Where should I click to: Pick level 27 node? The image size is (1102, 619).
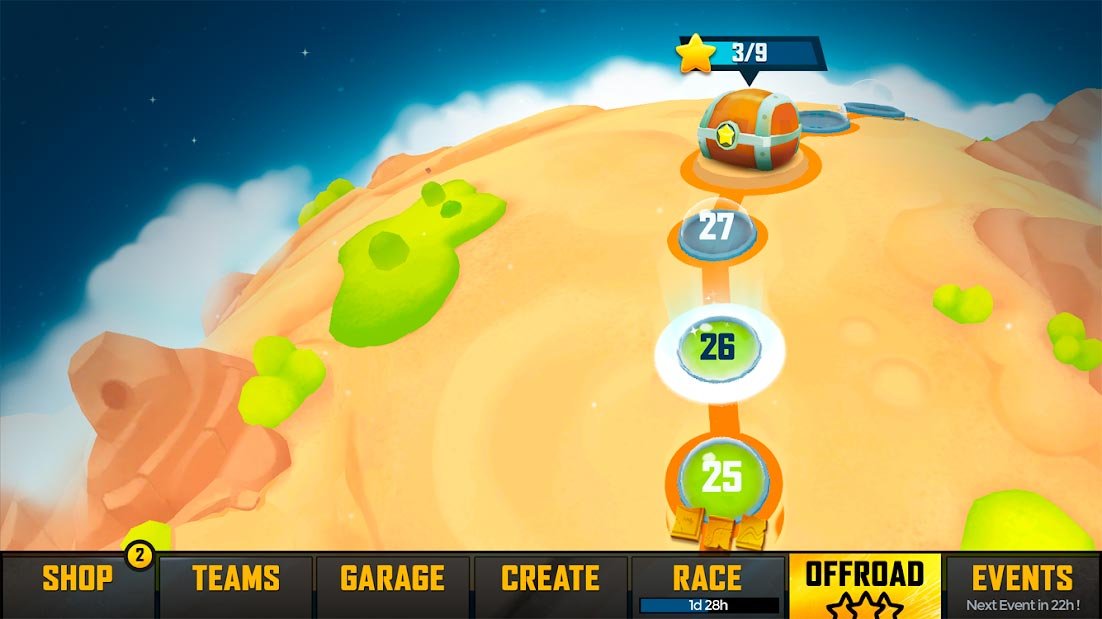717,228
